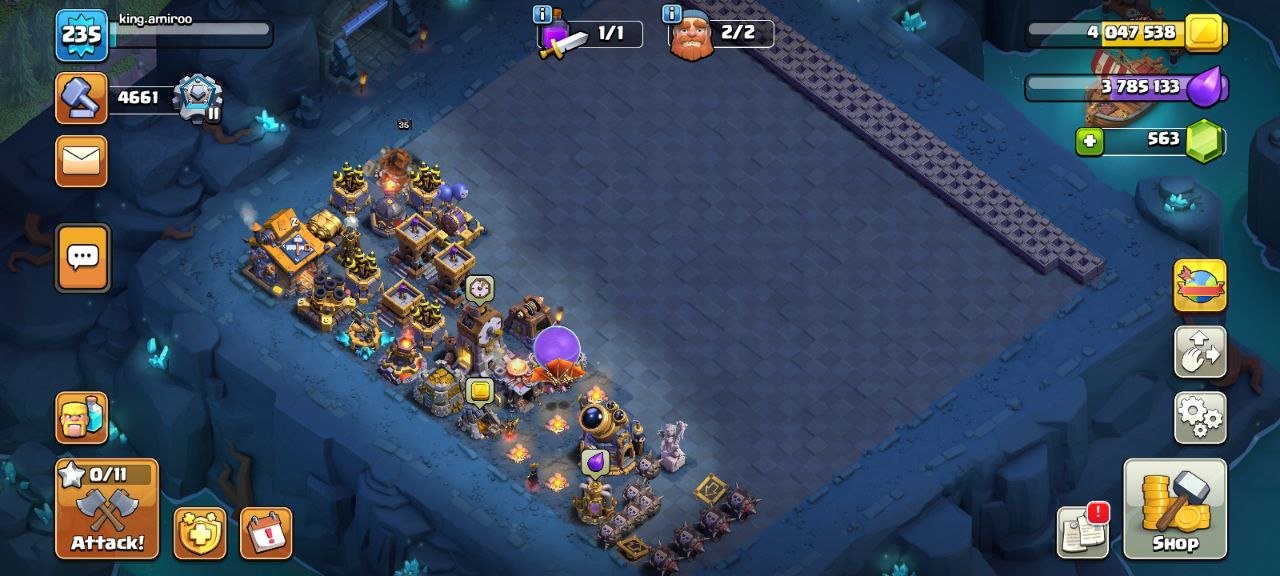
Task: Tap the player level 235 badge
Action: point(81,35)
